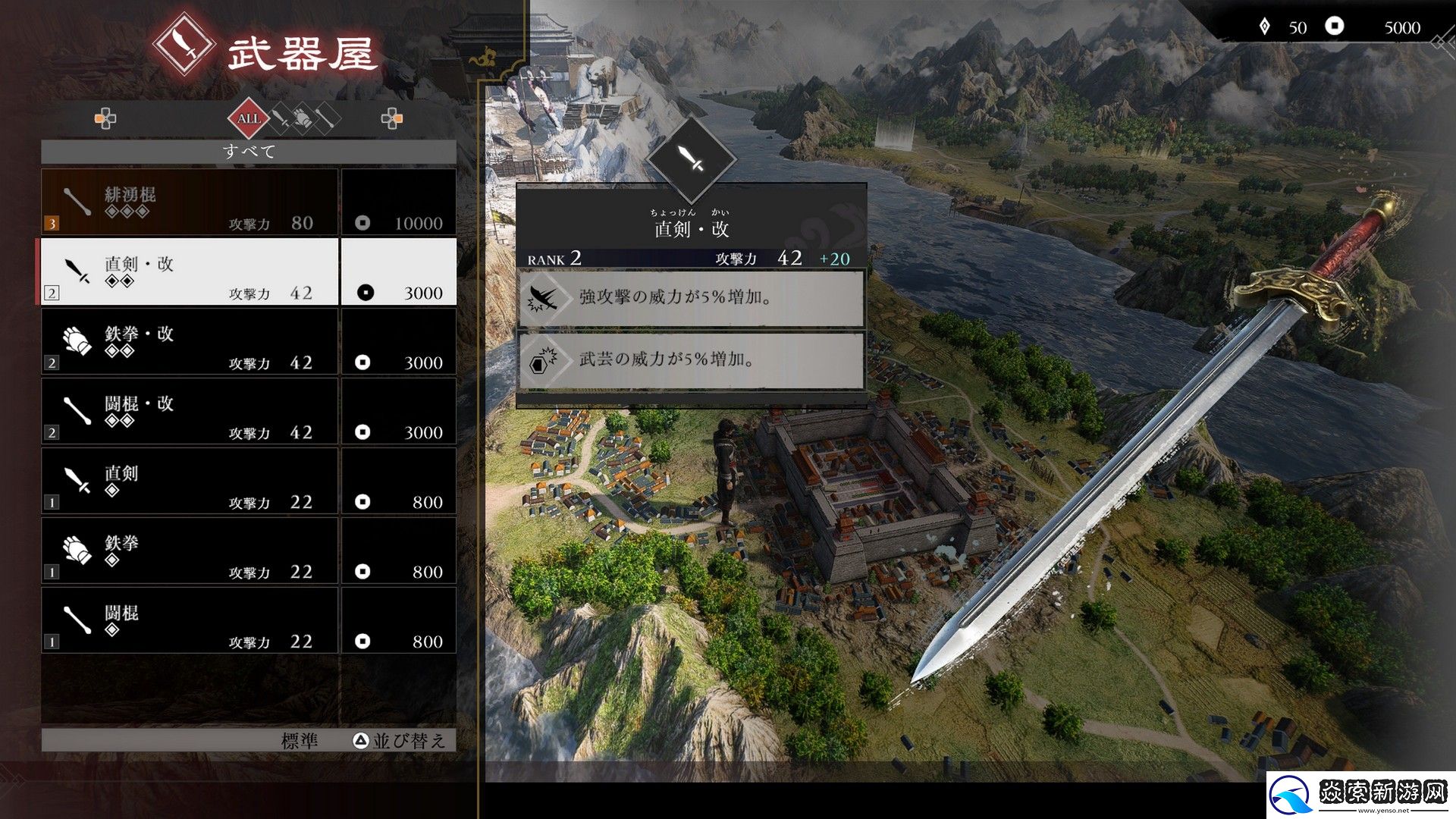Expand the すべて category header
1456x819 pixels.
tap(249, 151)
